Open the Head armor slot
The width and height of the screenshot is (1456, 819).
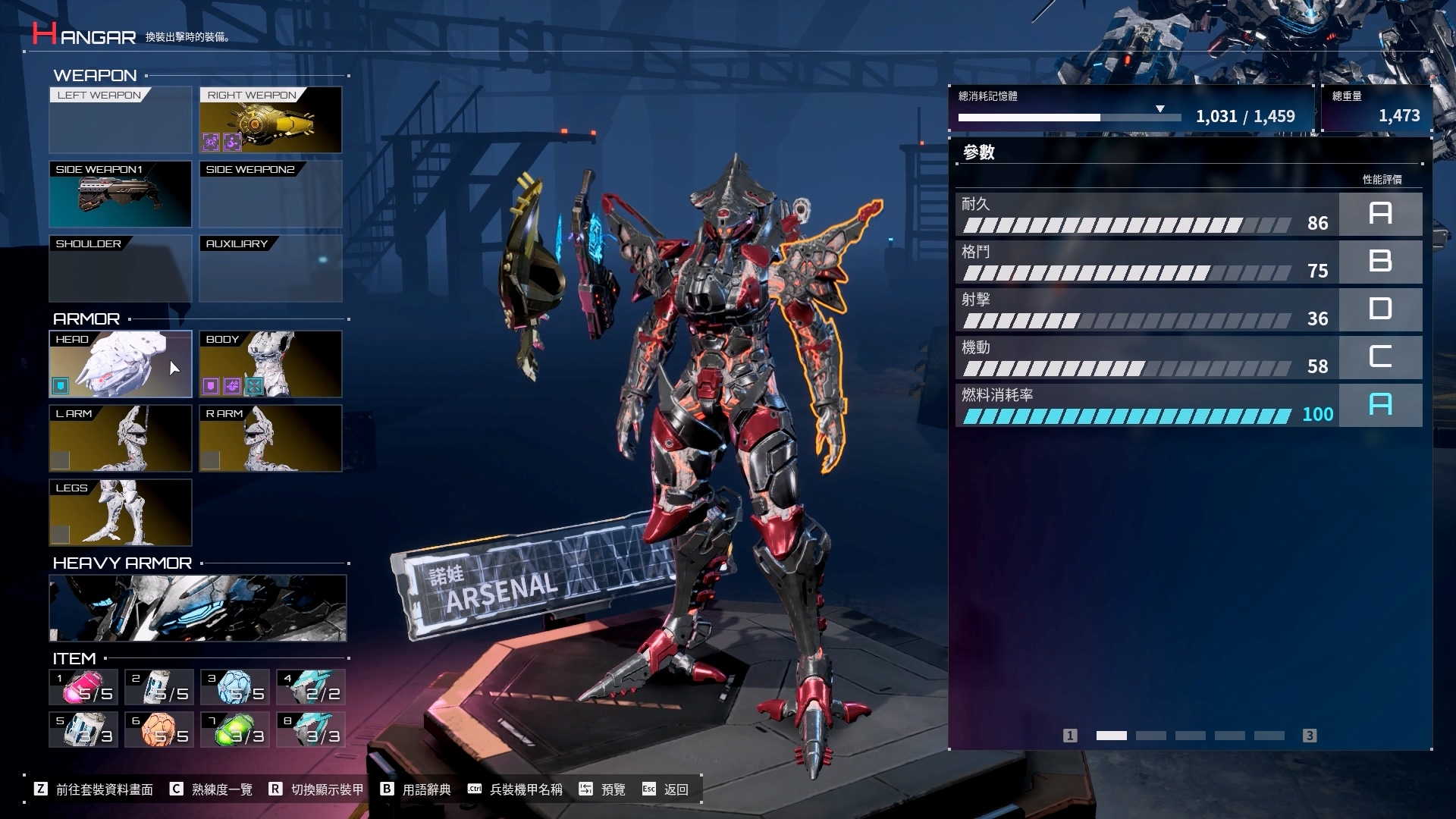pos(120,364)
